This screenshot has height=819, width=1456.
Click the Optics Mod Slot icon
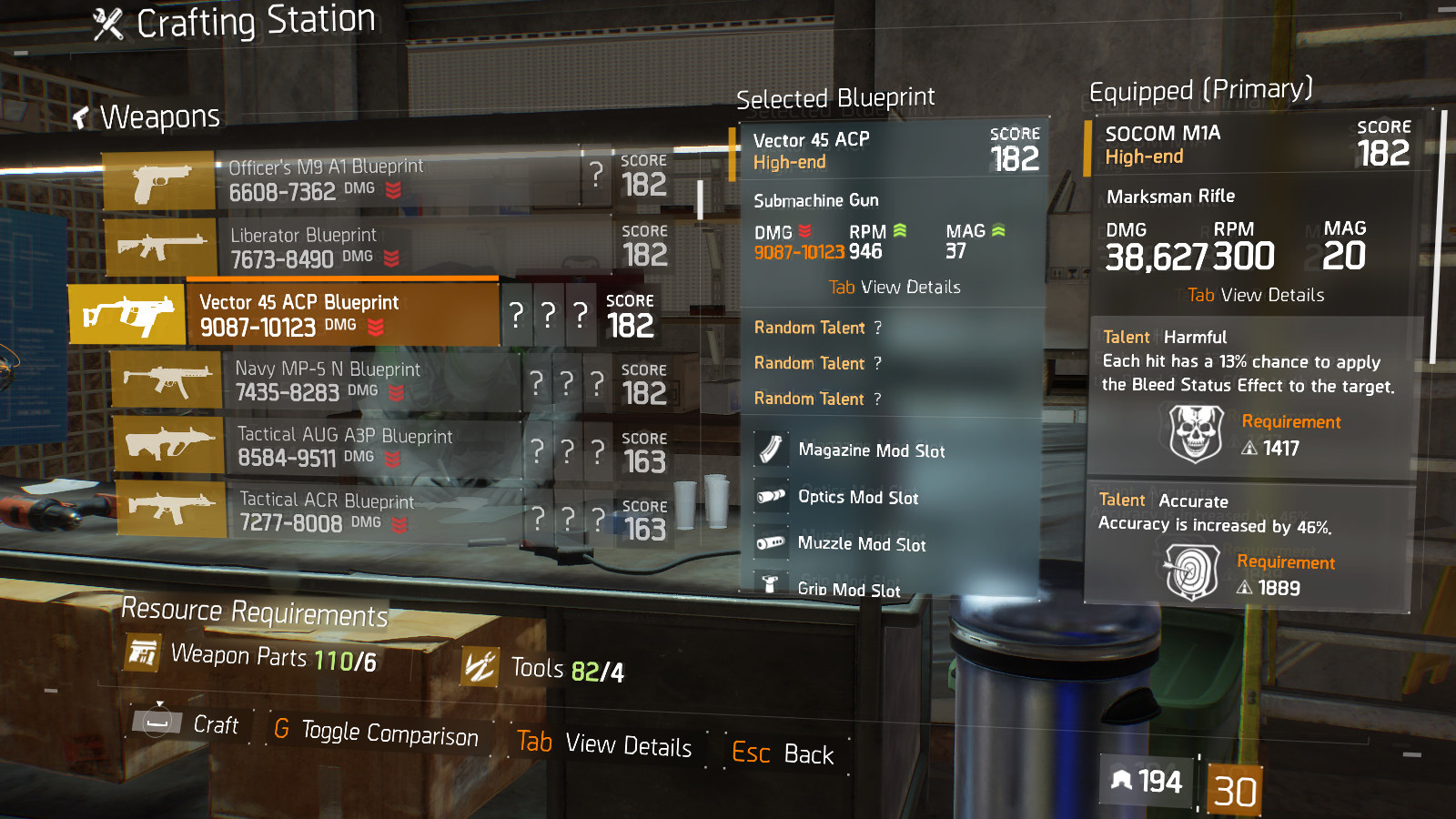pyautogui.click(x=770, y=497)
